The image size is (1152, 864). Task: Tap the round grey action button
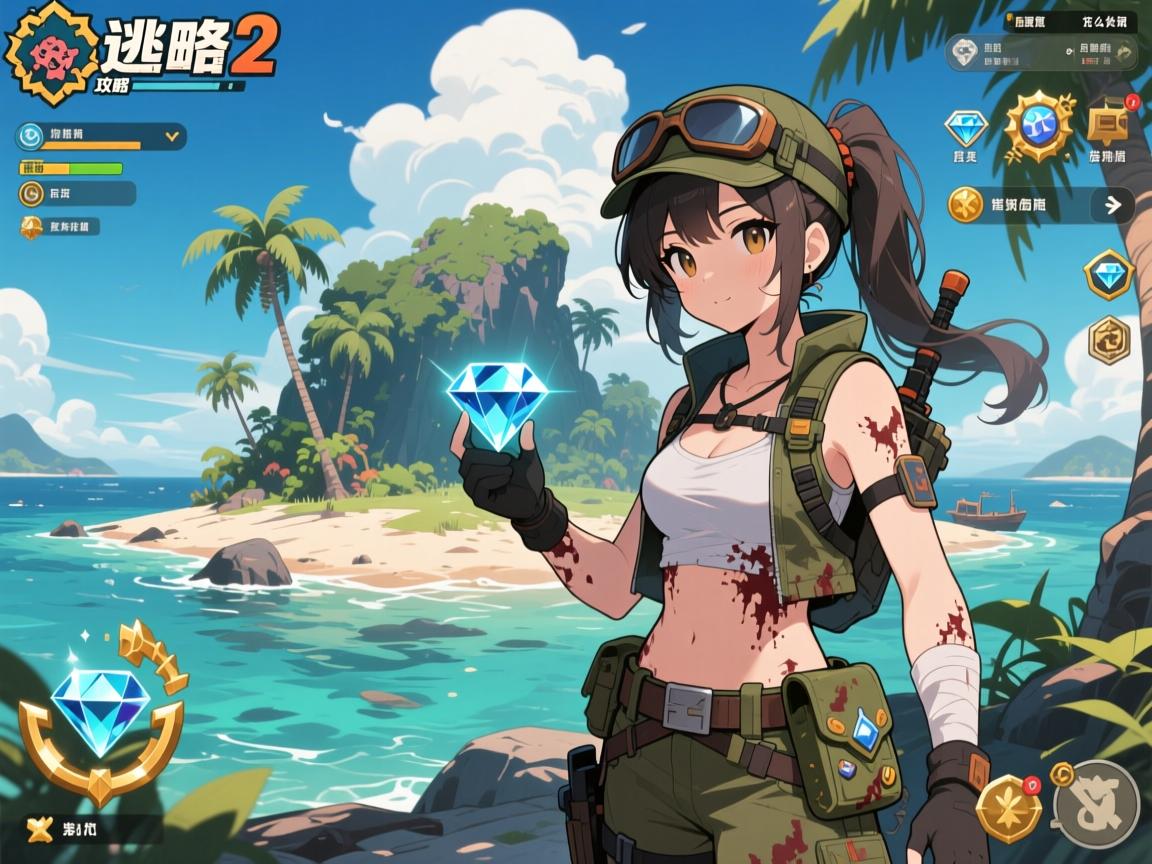coord(1097,803)
